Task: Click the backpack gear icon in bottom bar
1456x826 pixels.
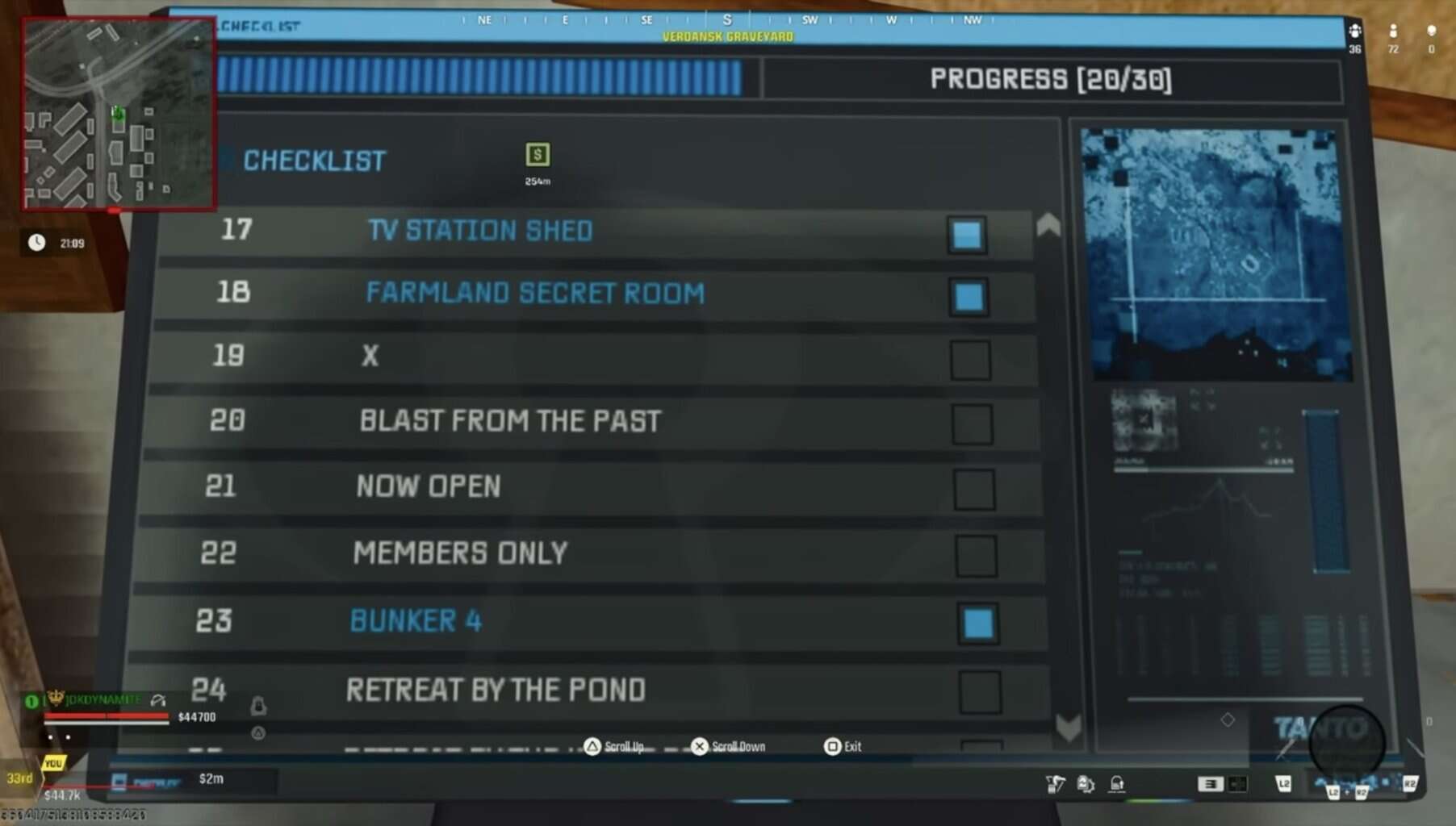Action: tap(1087, 782)
